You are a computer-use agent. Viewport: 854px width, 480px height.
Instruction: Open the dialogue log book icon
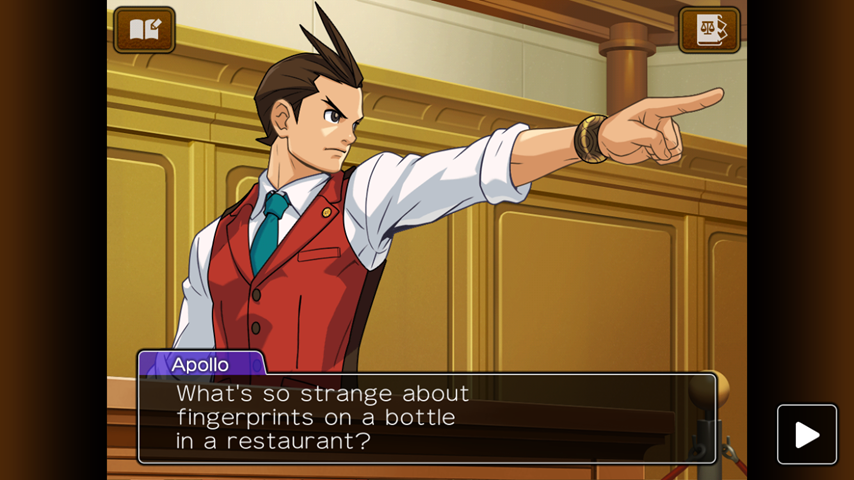click(x=145, y=30)
